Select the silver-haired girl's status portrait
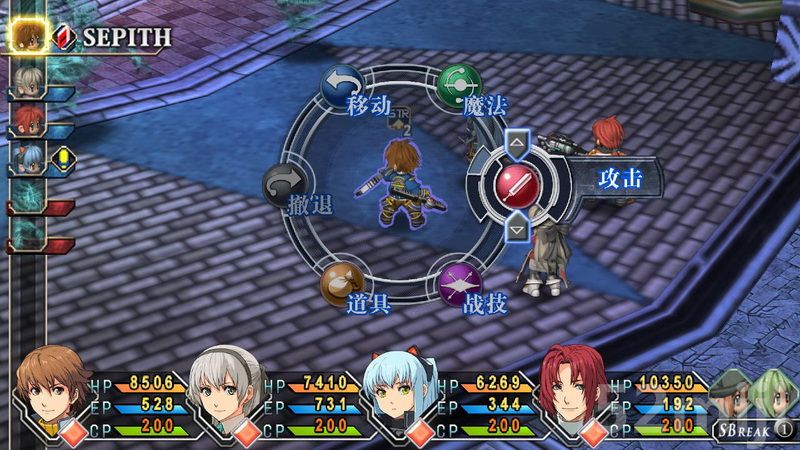The image size is (800, 450). (x=226, y=392)
